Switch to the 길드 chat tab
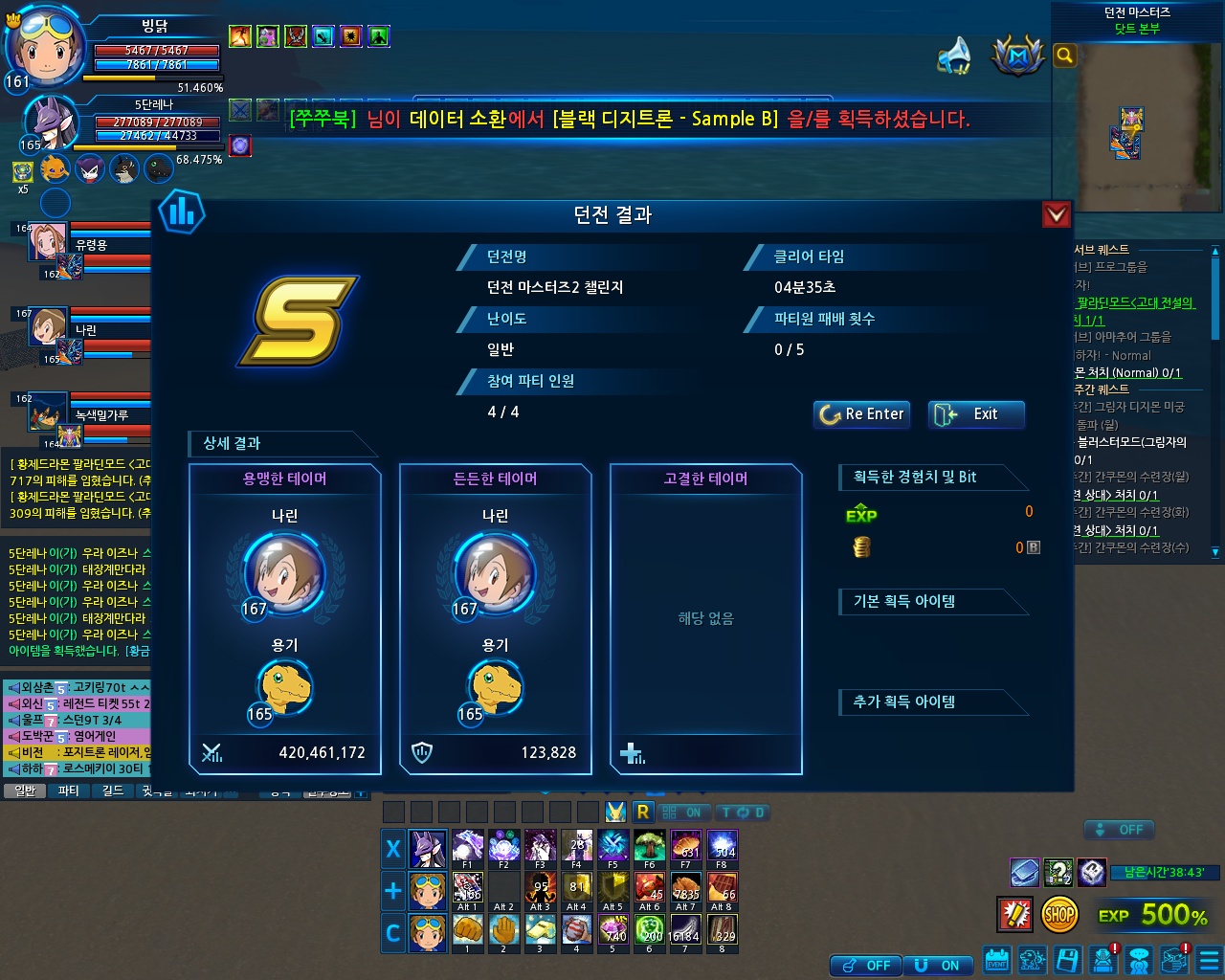The image size is (1225, 980). click(x=113, y=791)
